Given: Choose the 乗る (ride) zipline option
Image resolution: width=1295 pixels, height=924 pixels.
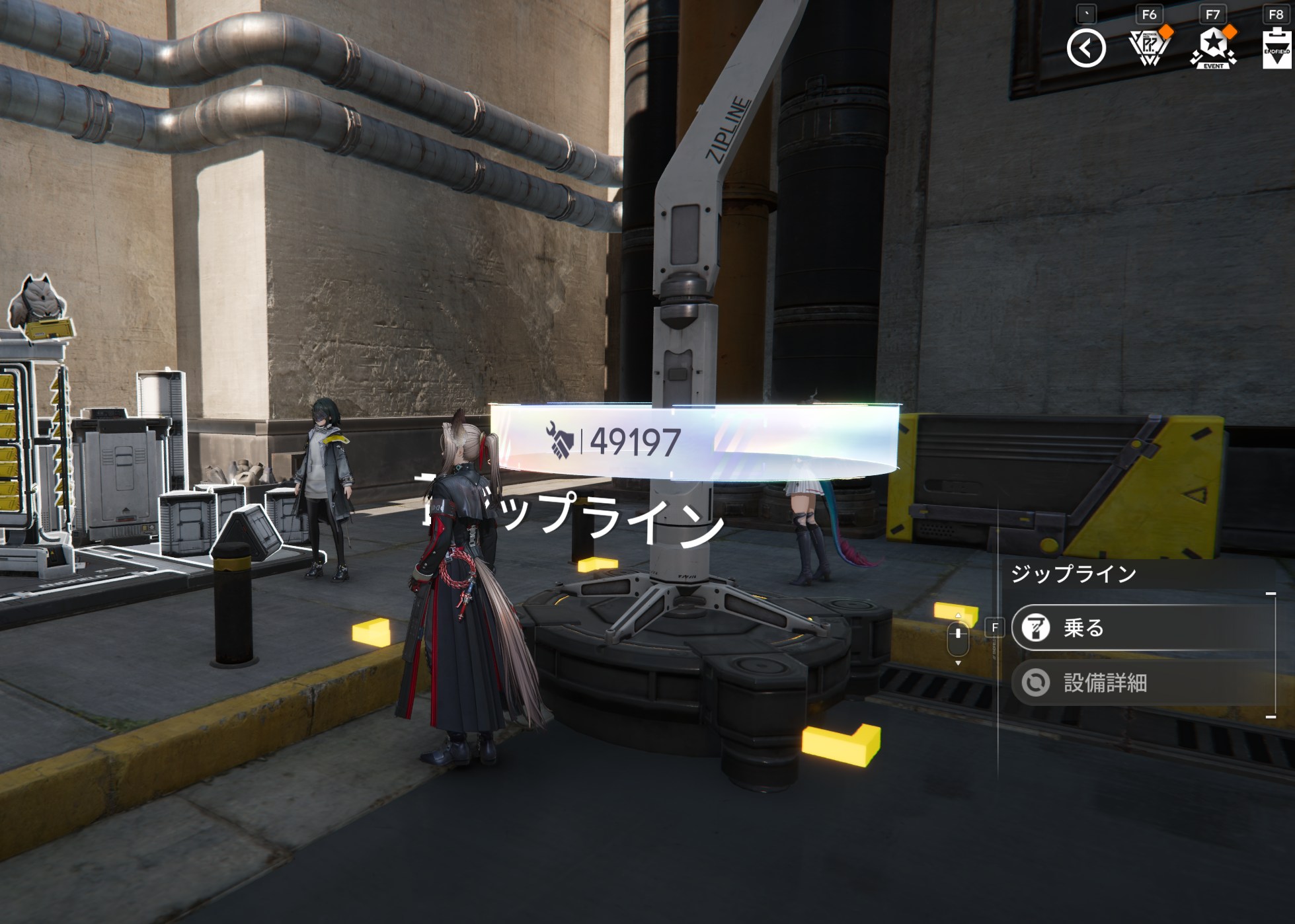Looking at the screenshot, I should click(1142, 627).
